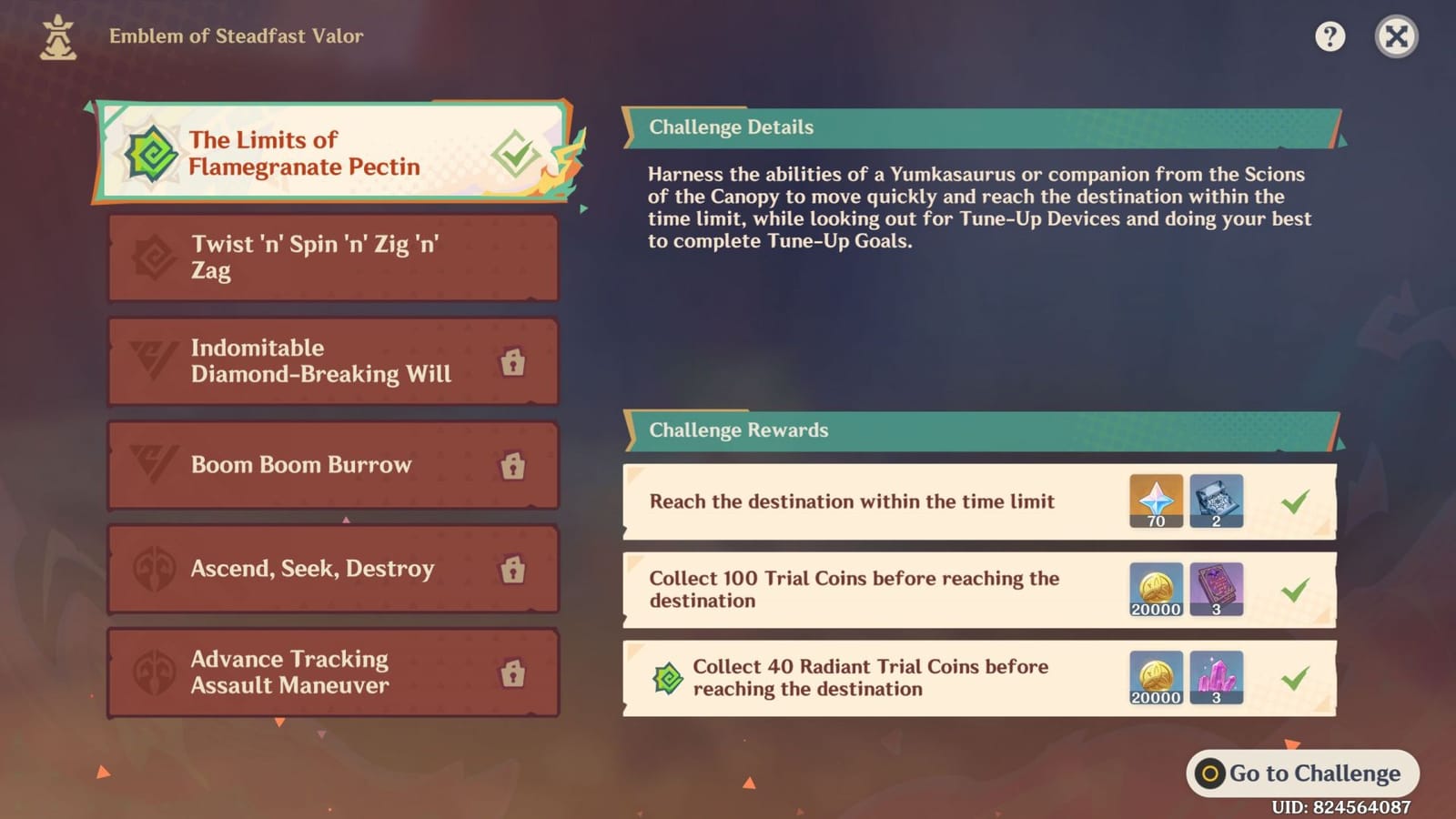1456x819 pixels.
Task: Open the help question mark icon
Action: (1330, 35)
